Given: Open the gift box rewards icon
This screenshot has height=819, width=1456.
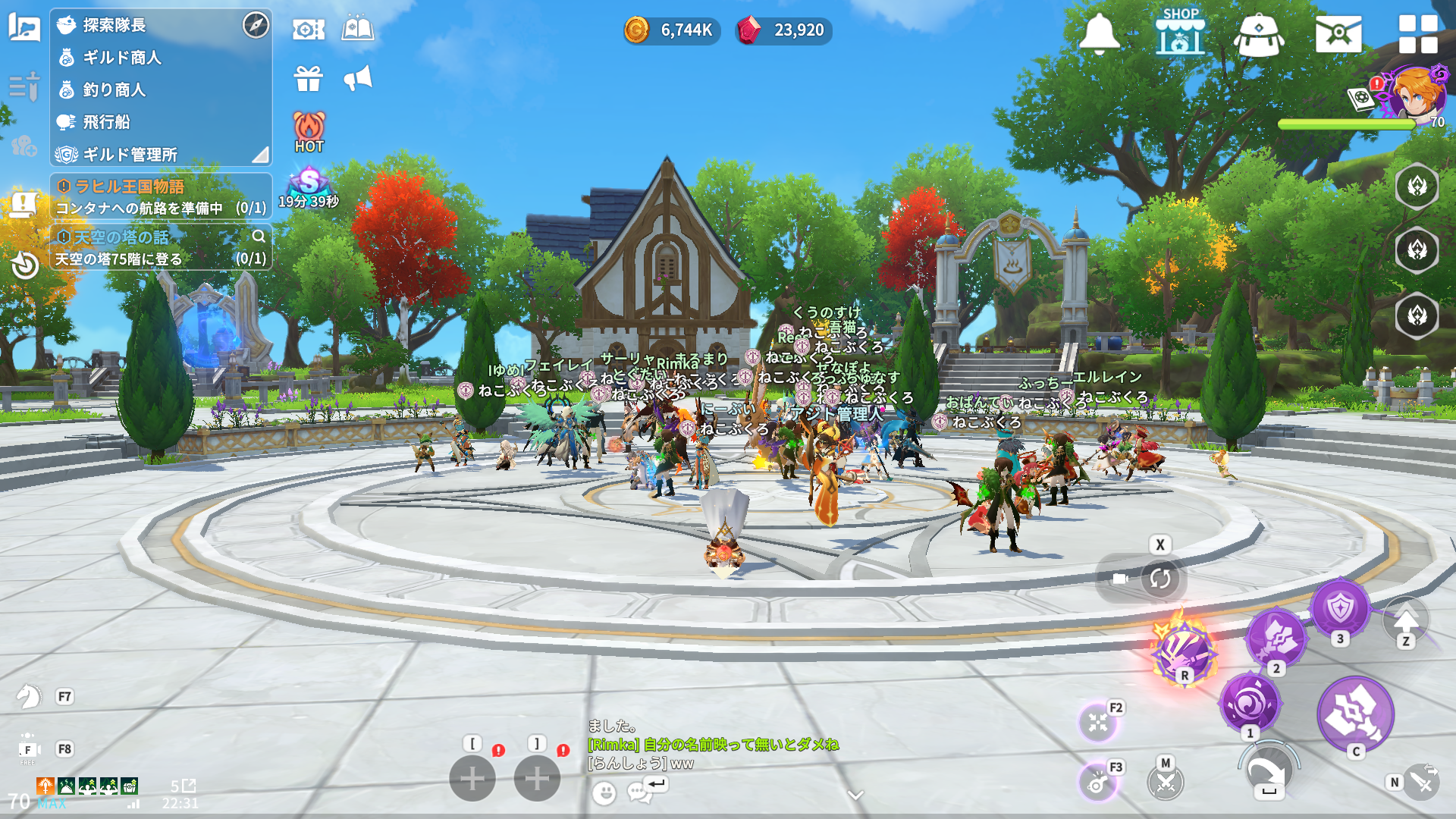Looking at the screenshot, I should tap(309, 78).
